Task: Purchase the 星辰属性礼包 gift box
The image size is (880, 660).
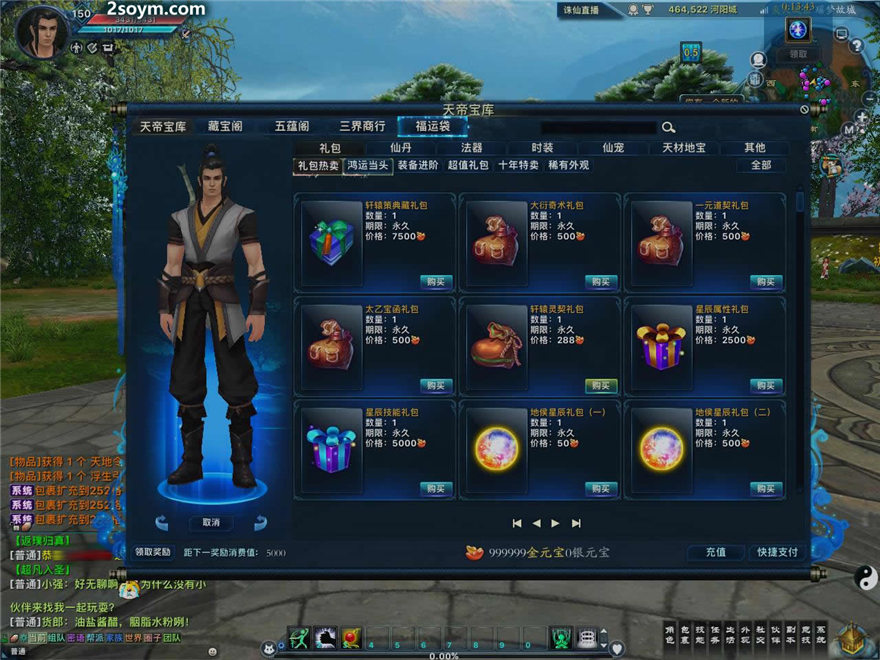Action: click(x=765, y=385)
